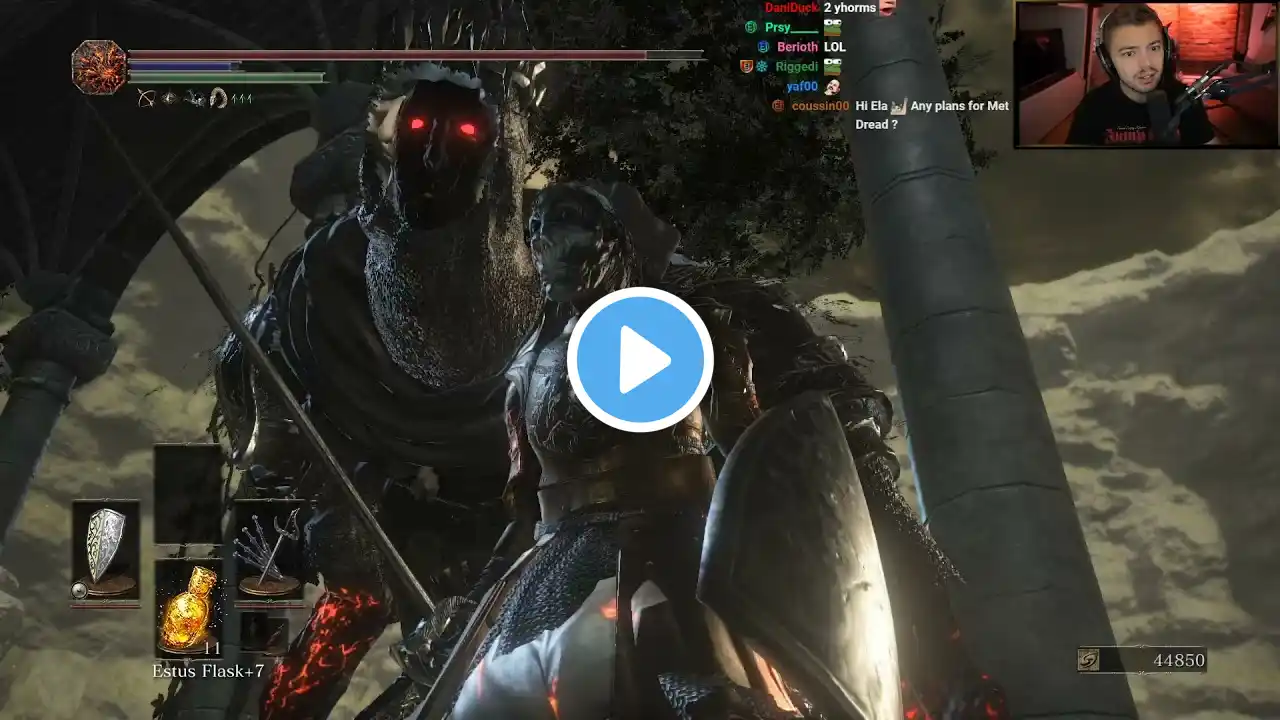Click the bow status effect icon

[146, 98]
